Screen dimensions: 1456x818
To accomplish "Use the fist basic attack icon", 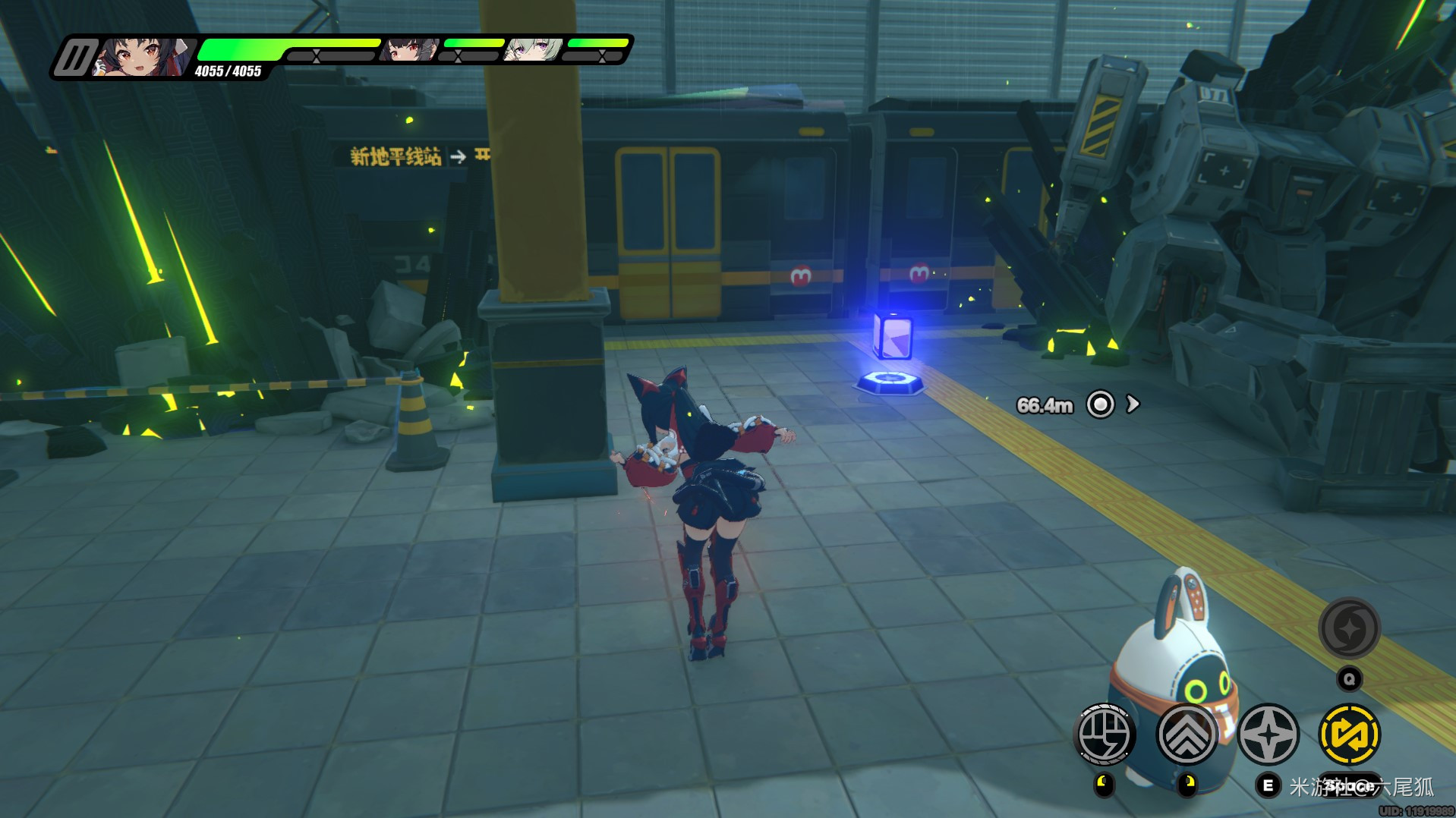I will point(1105,734).
